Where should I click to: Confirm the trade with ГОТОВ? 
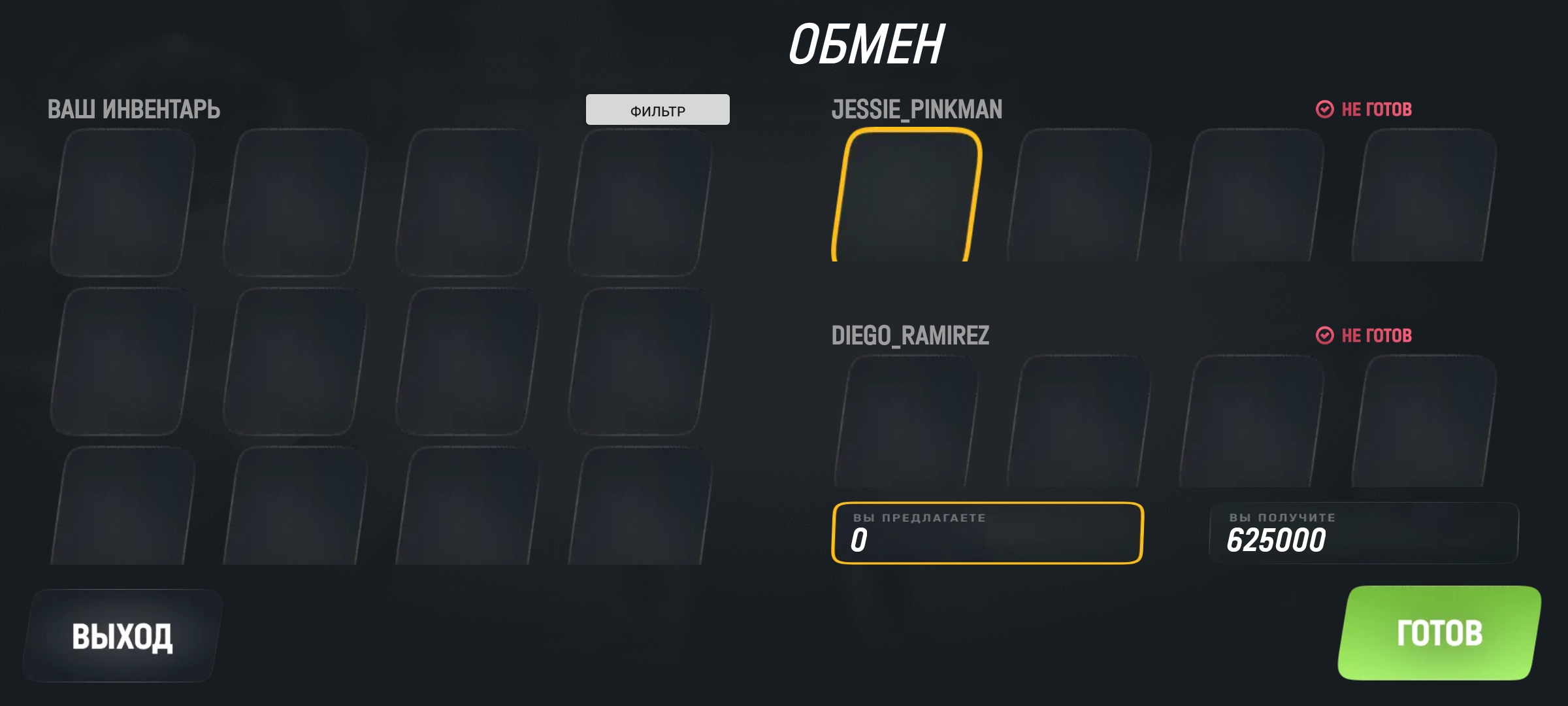[x=1439, y=633]
